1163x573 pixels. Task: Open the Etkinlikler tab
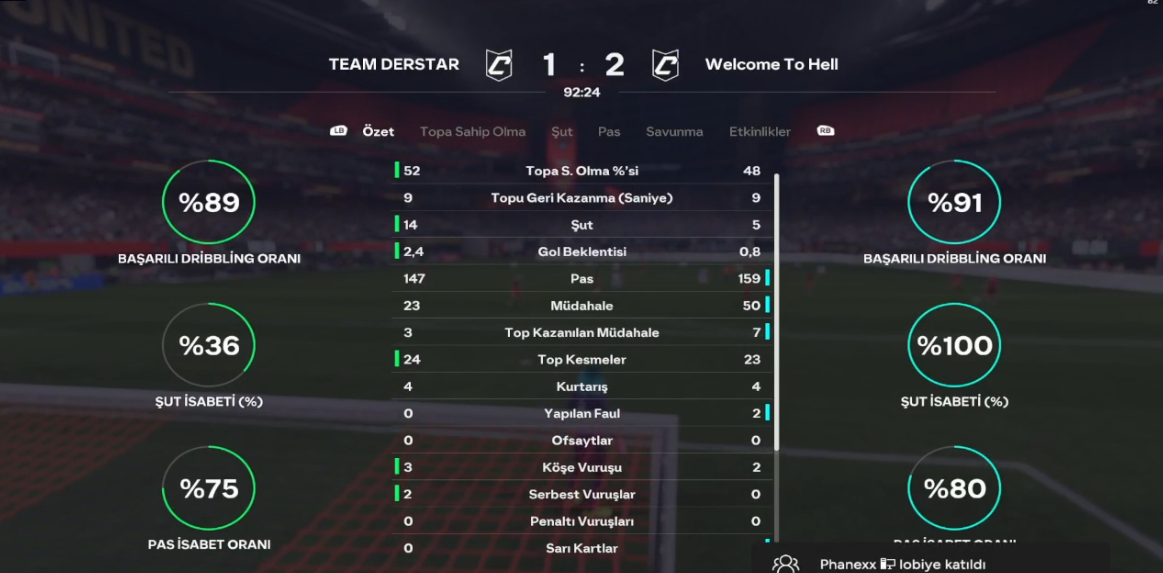760,132
